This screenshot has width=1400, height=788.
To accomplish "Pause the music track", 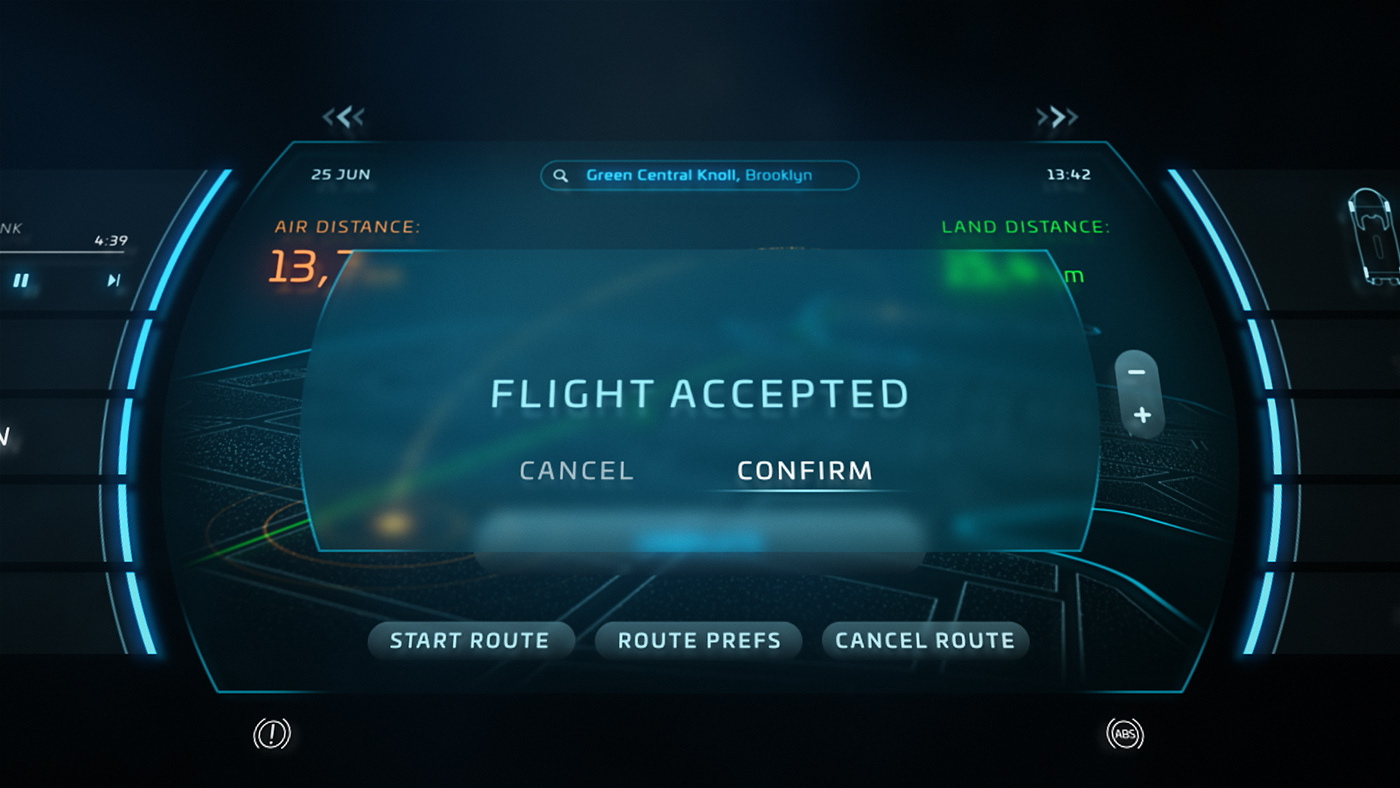I will pos(21,281).
